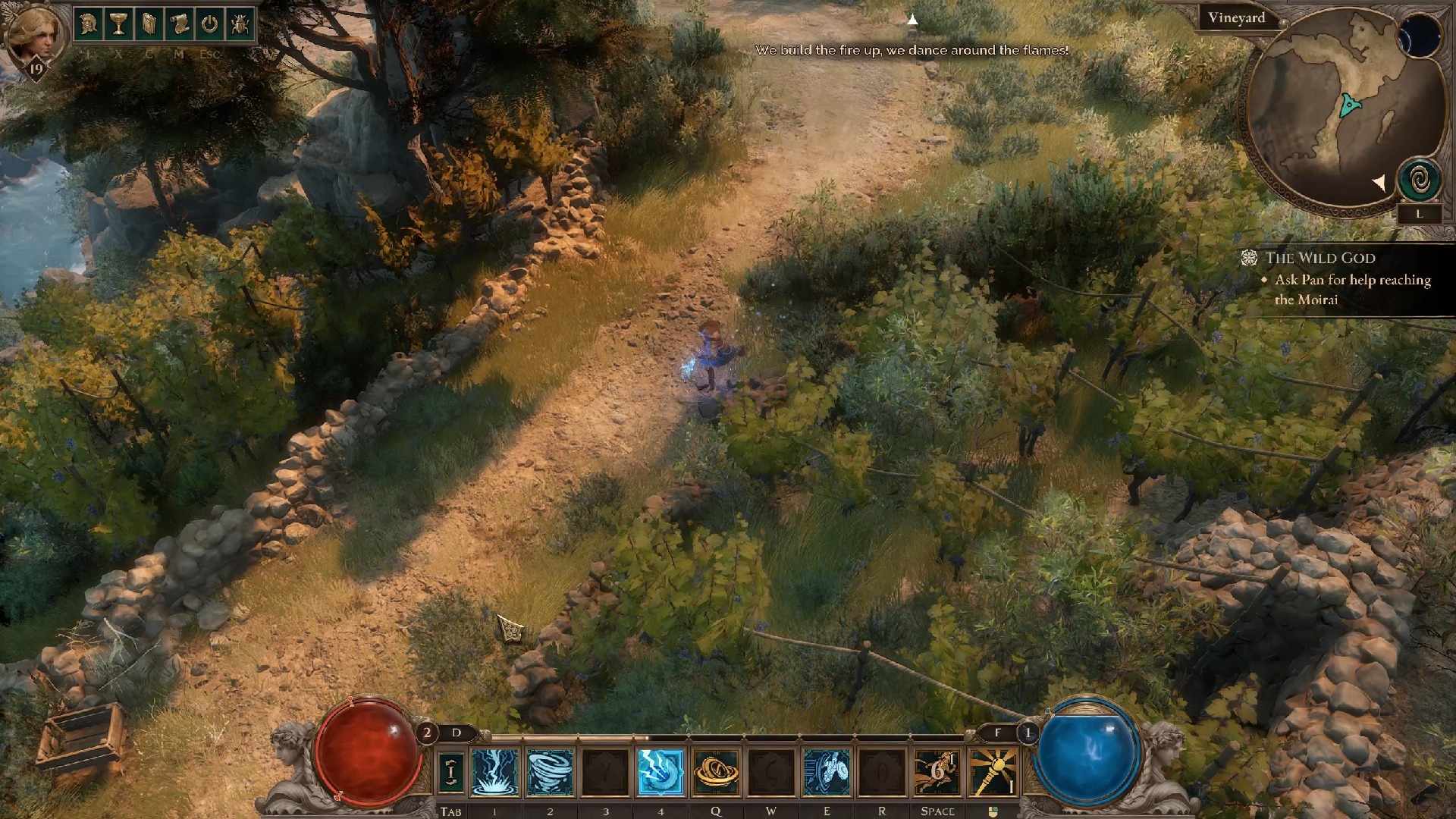Viewport: 1456px width, 819px height.
Task: Click the power symbol game menu button
Action: pos(209,25)
